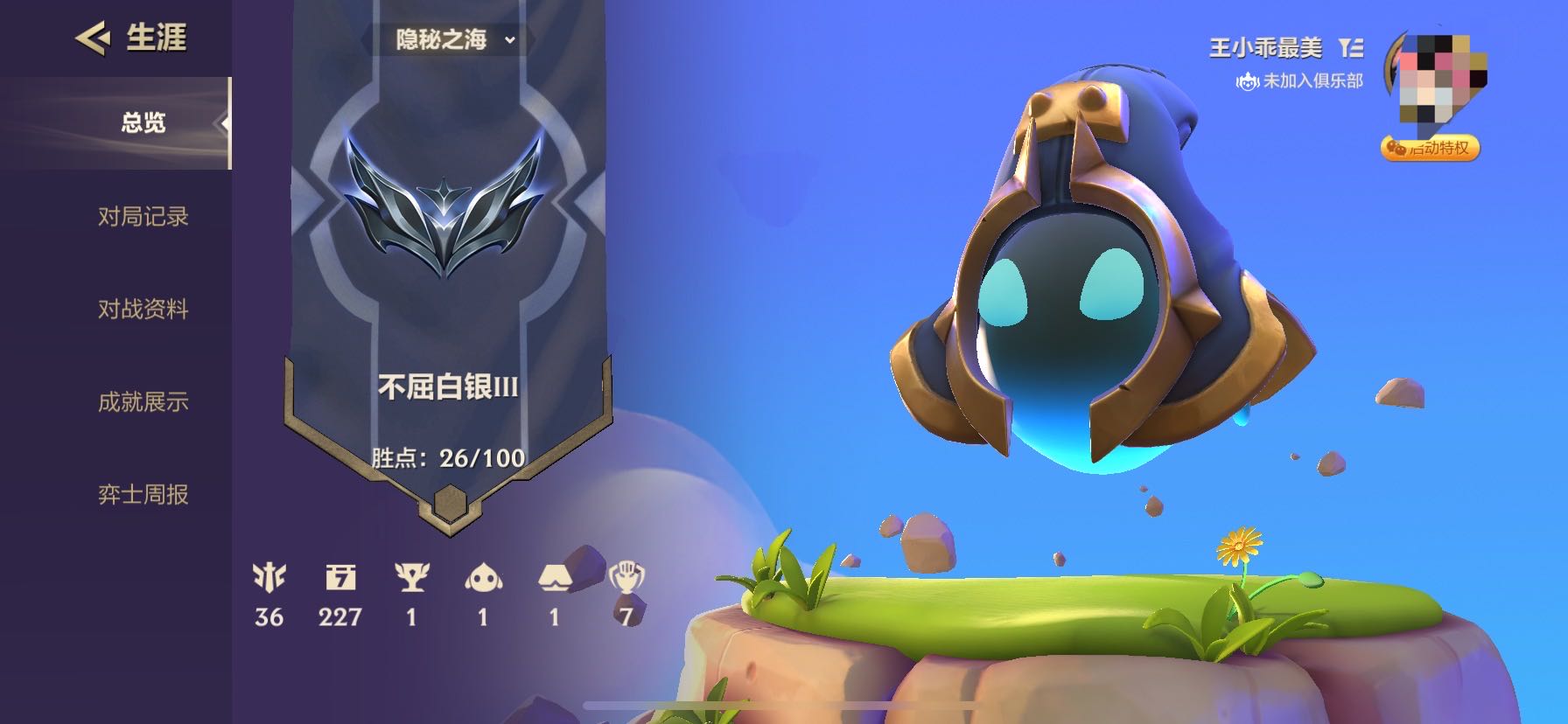The width and height of the screenshot is (1568, 724).
Task: Open the 未加入俱乐部 club link
Action: coord(1300,81)
